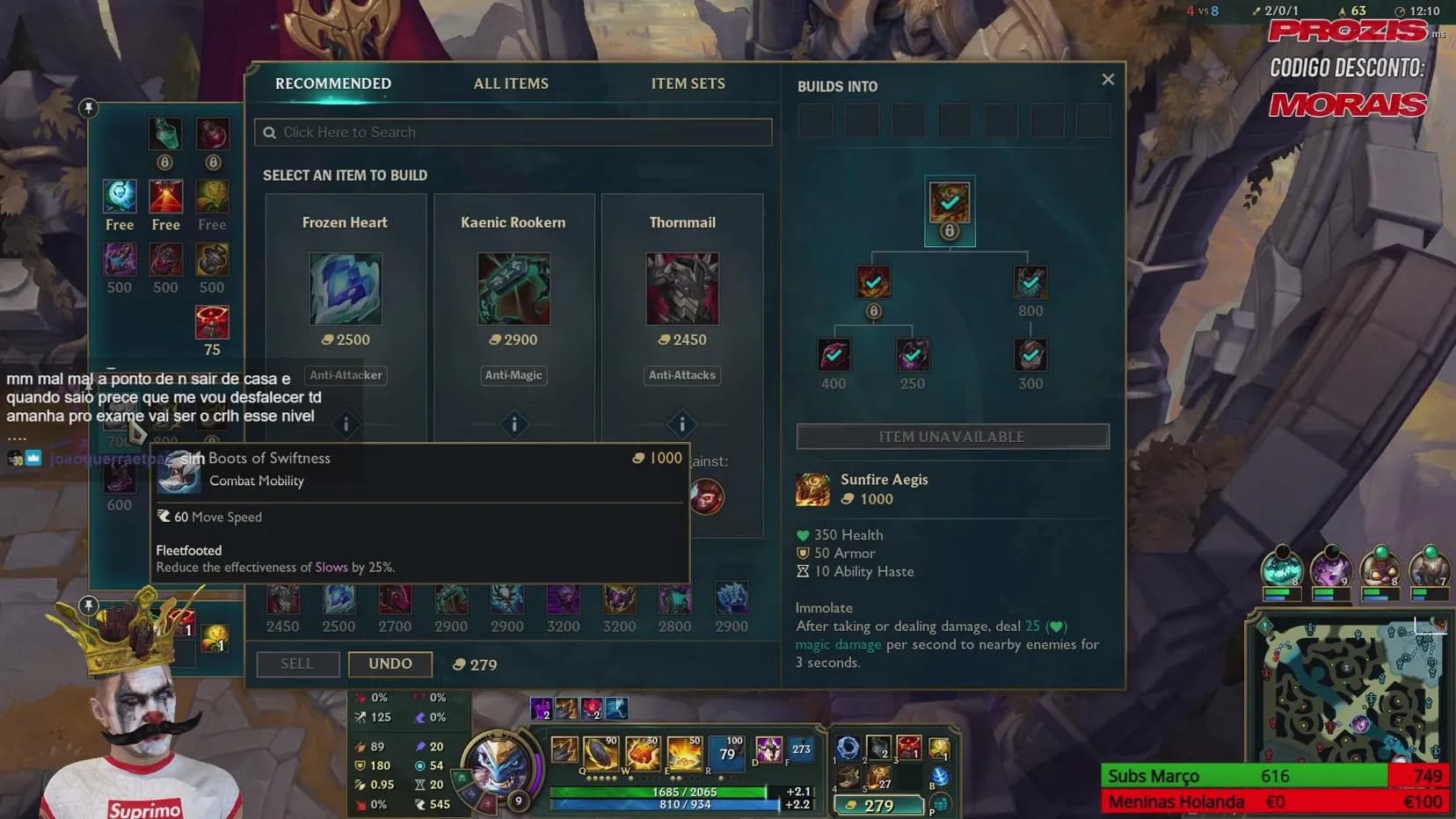1456x819 pixels.
Task: Open the Item Sets tab
Action: 688,83
